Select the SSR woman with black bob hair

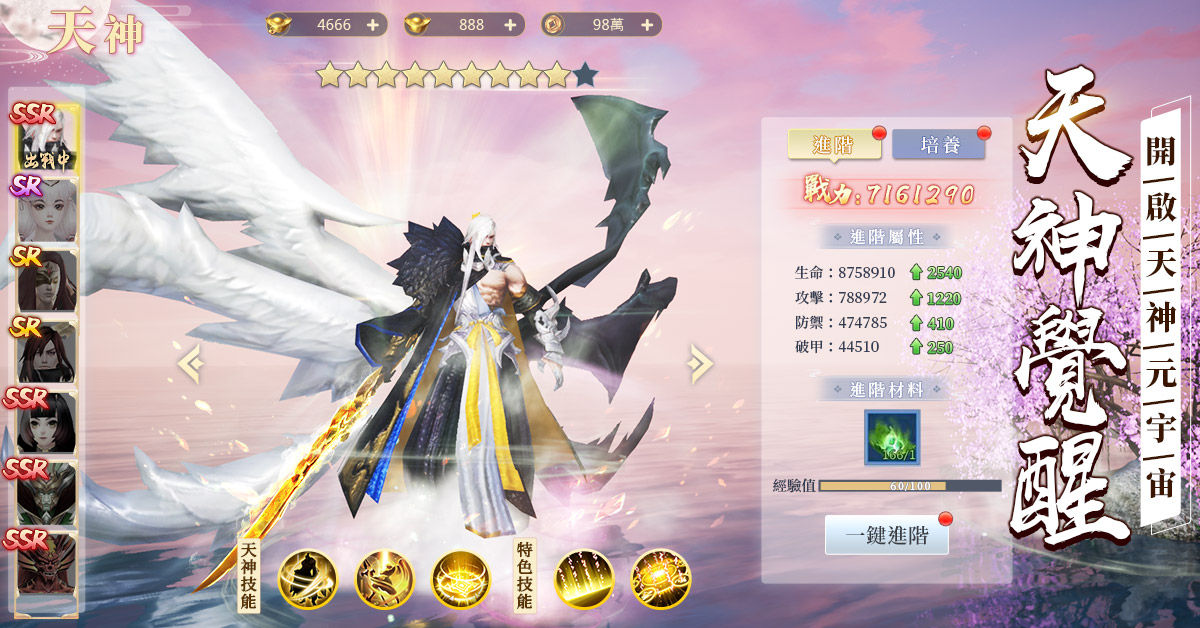(x=46, y=422)
